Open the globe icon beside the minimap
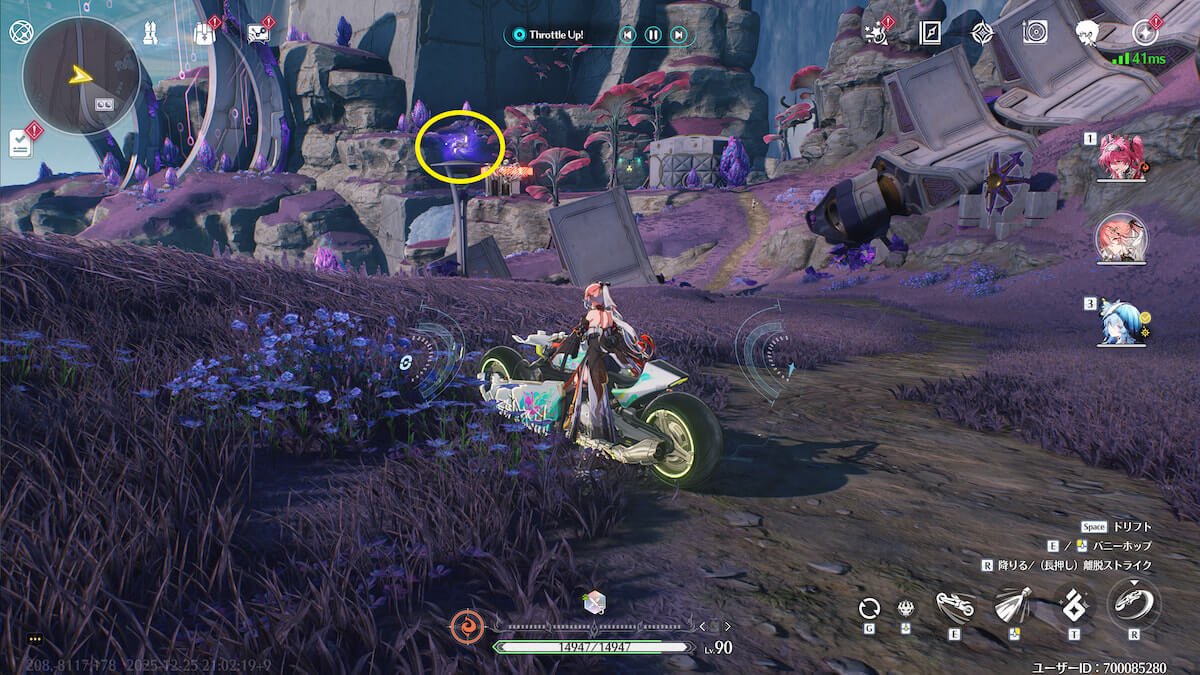The image size is (1200, 675). 20,31
